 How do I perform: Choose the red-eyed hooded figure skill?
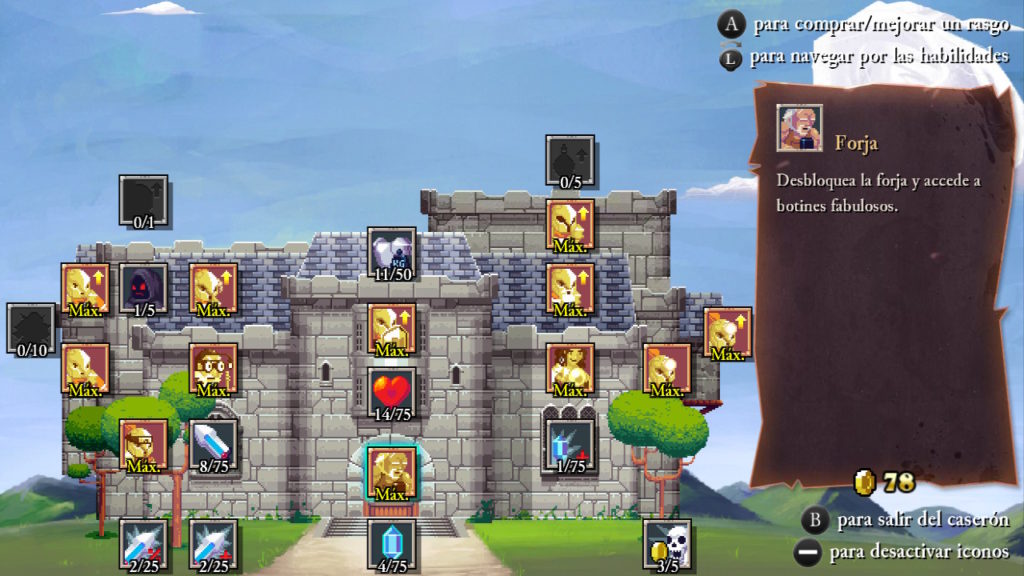pos(144,288)
